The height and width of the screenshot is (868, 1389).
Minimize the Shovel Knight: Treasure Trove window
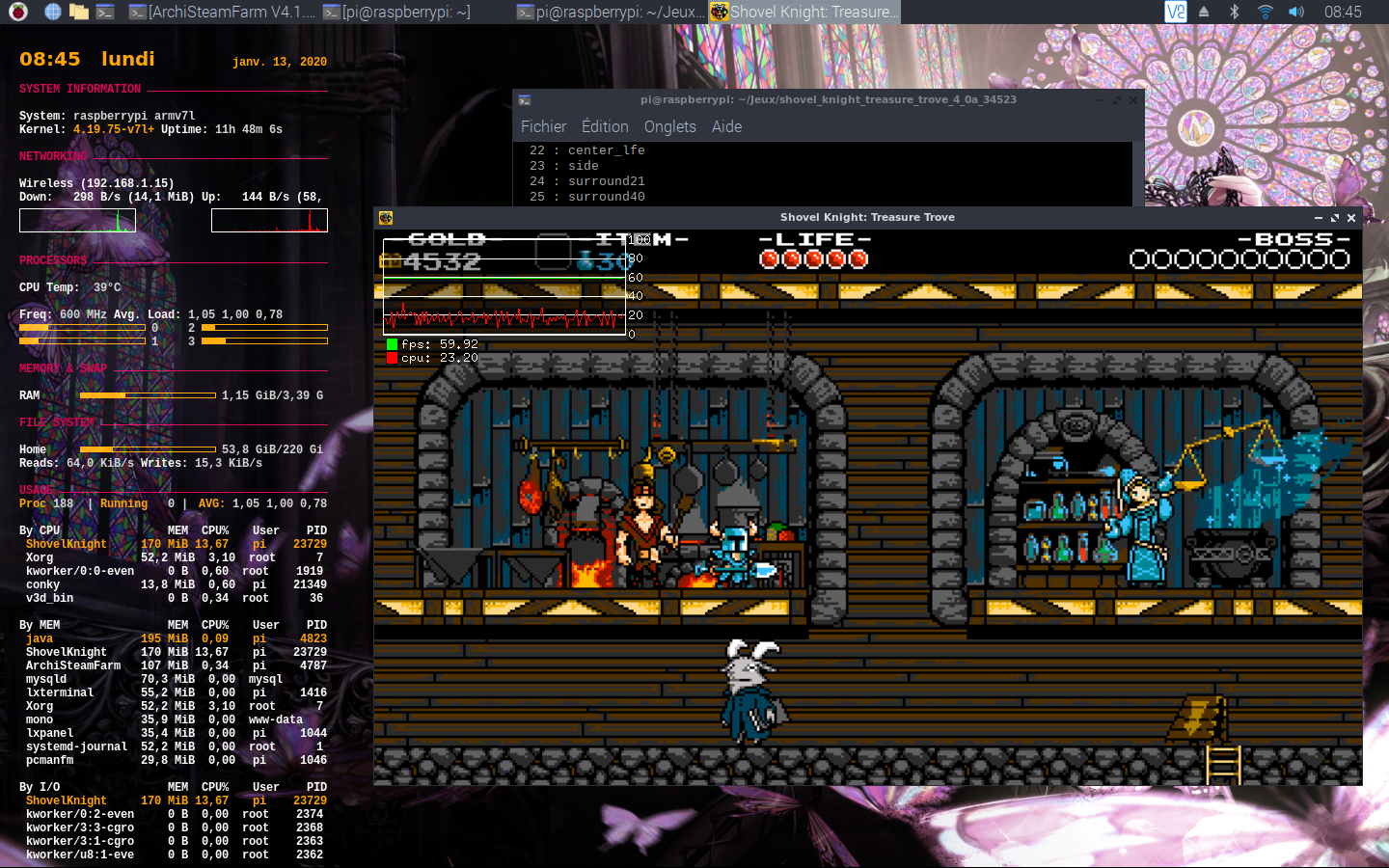[1319, 218]
